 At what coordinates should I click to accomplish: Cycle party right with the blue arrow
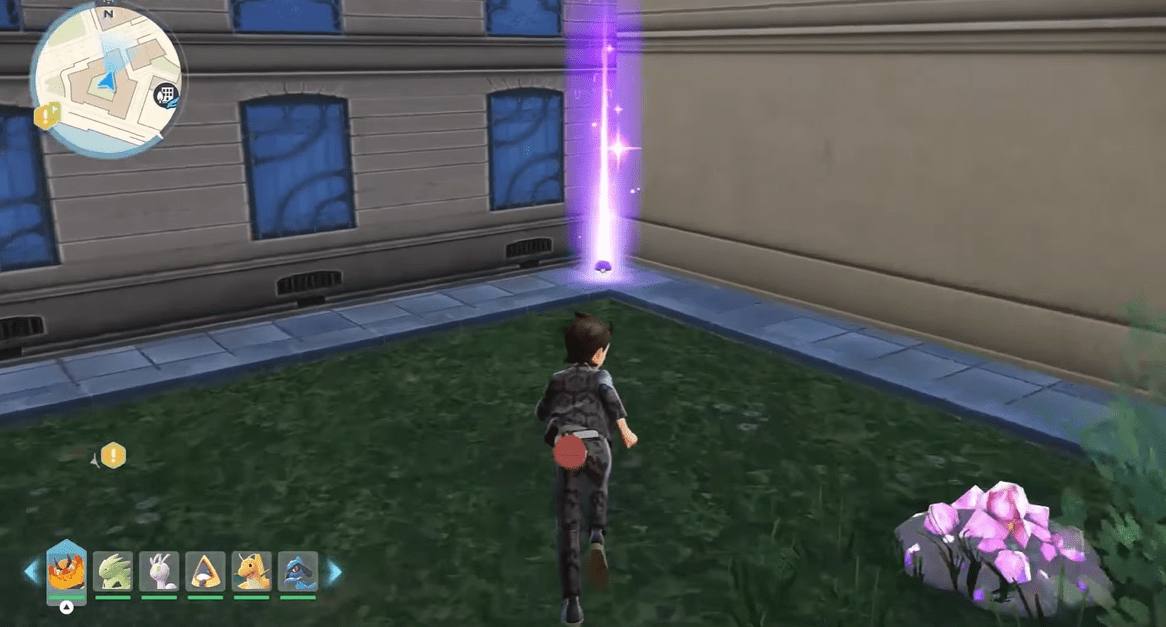pos(333,572)
